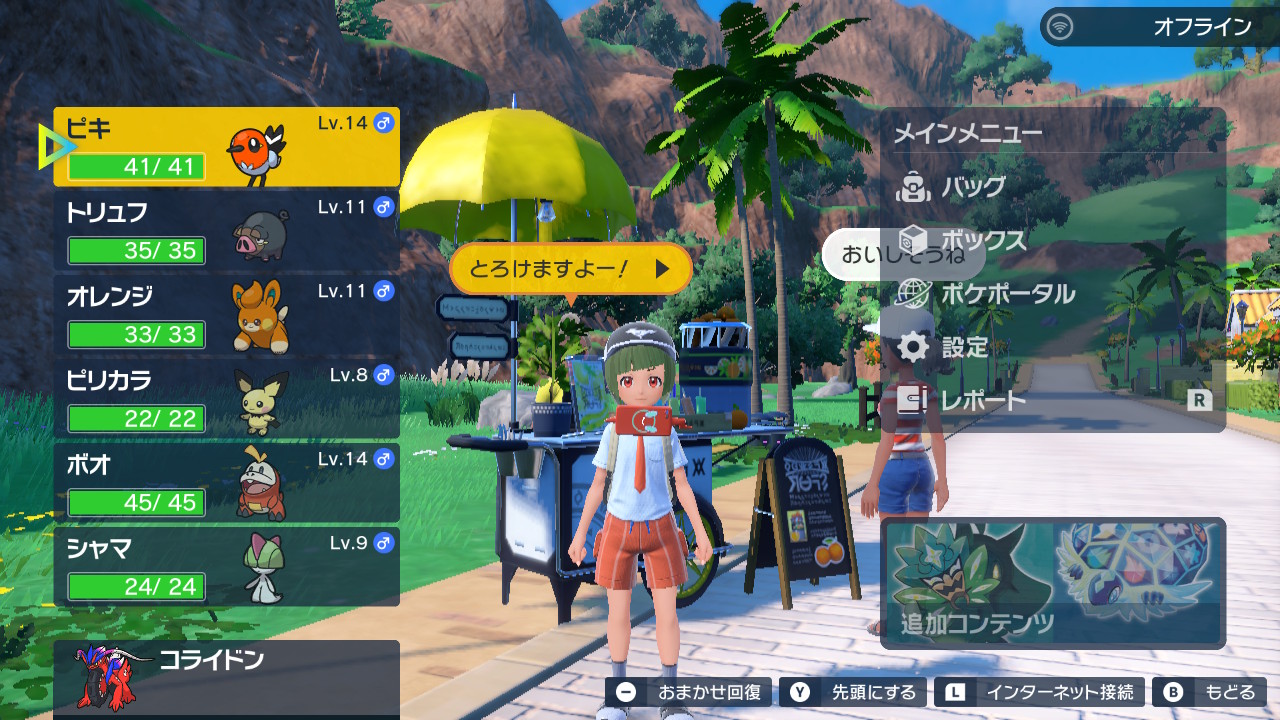
Task: Click the 先頭にする option
Action: [853, 692]
